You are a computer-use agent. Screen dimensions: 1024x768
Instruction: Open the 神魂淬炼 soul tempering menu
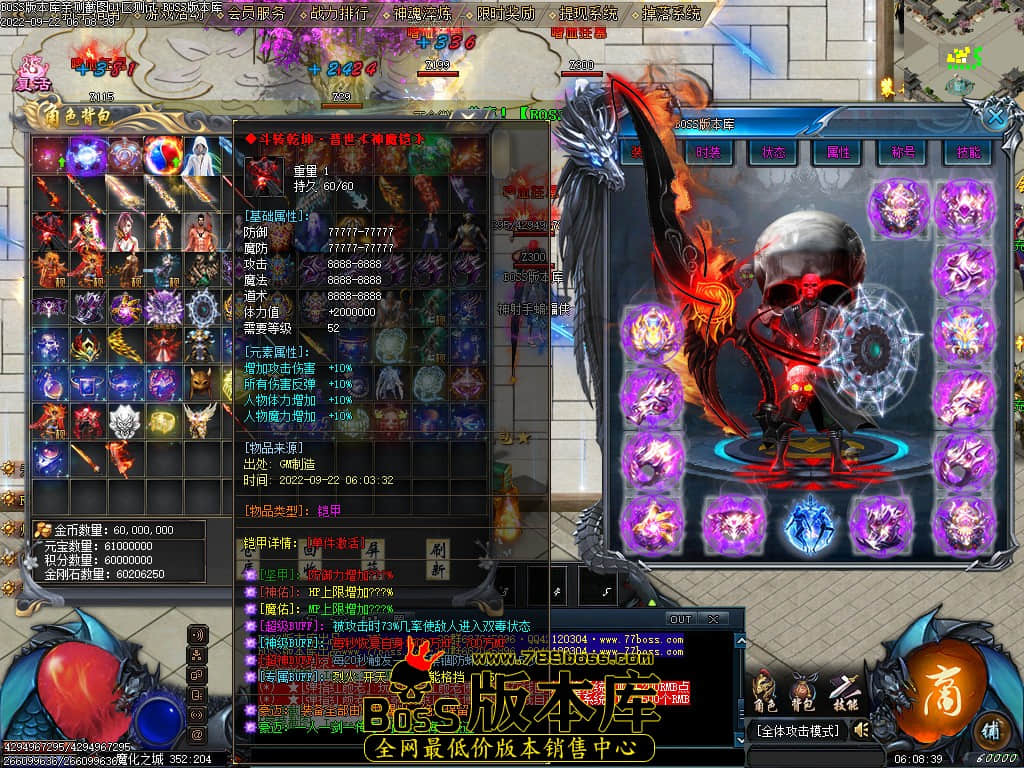(x=422, y=14)
